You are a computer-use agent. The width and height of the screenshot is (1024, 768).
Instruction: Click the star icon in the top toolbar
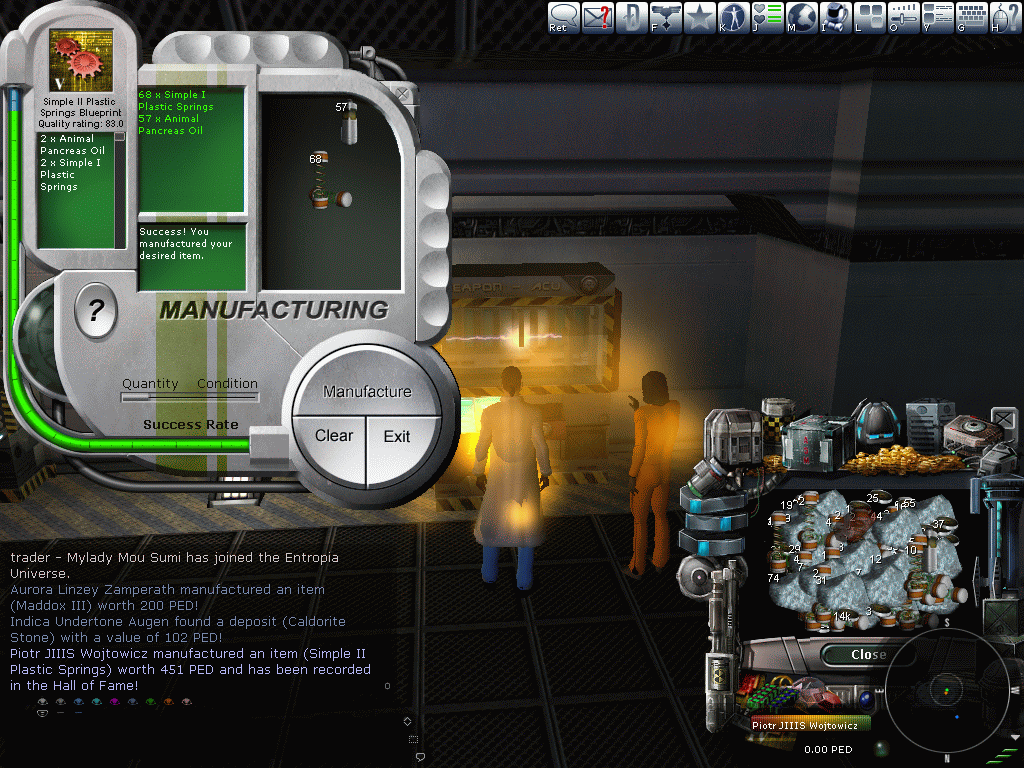(x=699, y=17)
